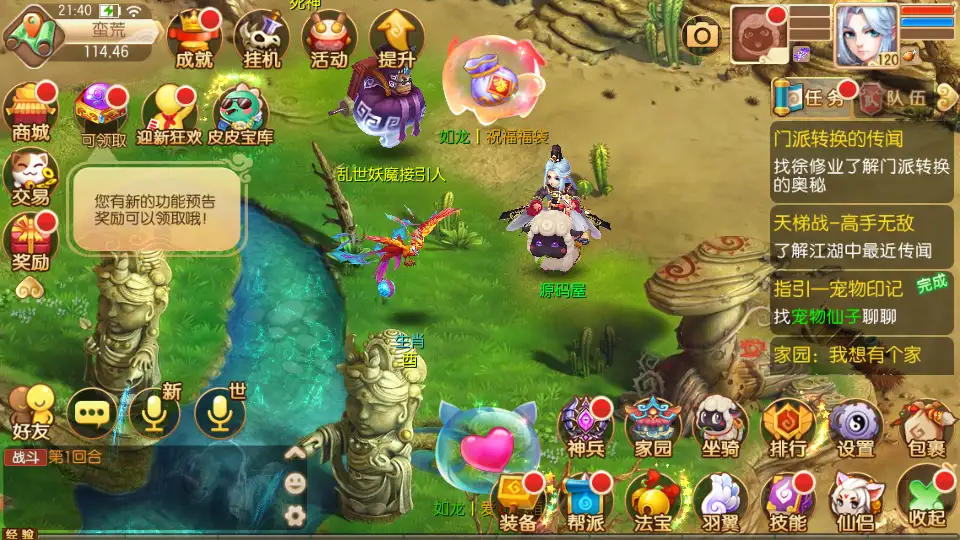The image size is (960, 540).
Task: Take a screenshot with the camera button
Action: coord(702,36)
